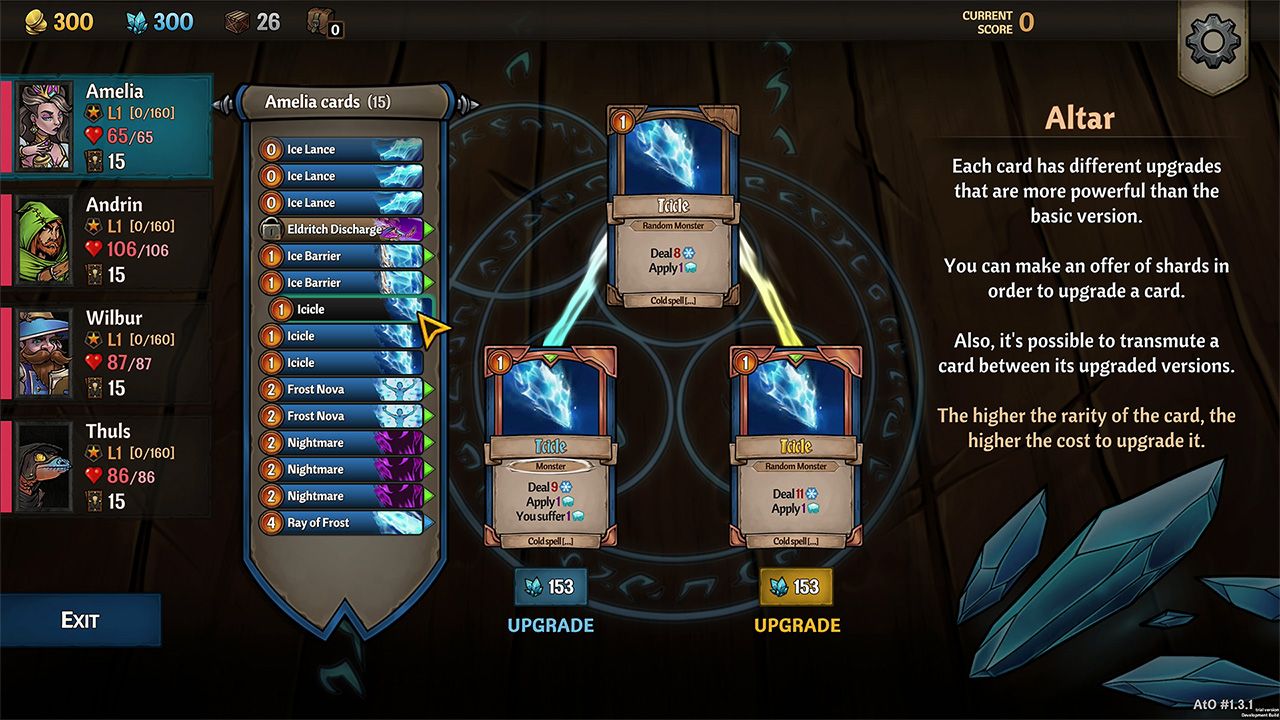Click the EXIT button

80,619
